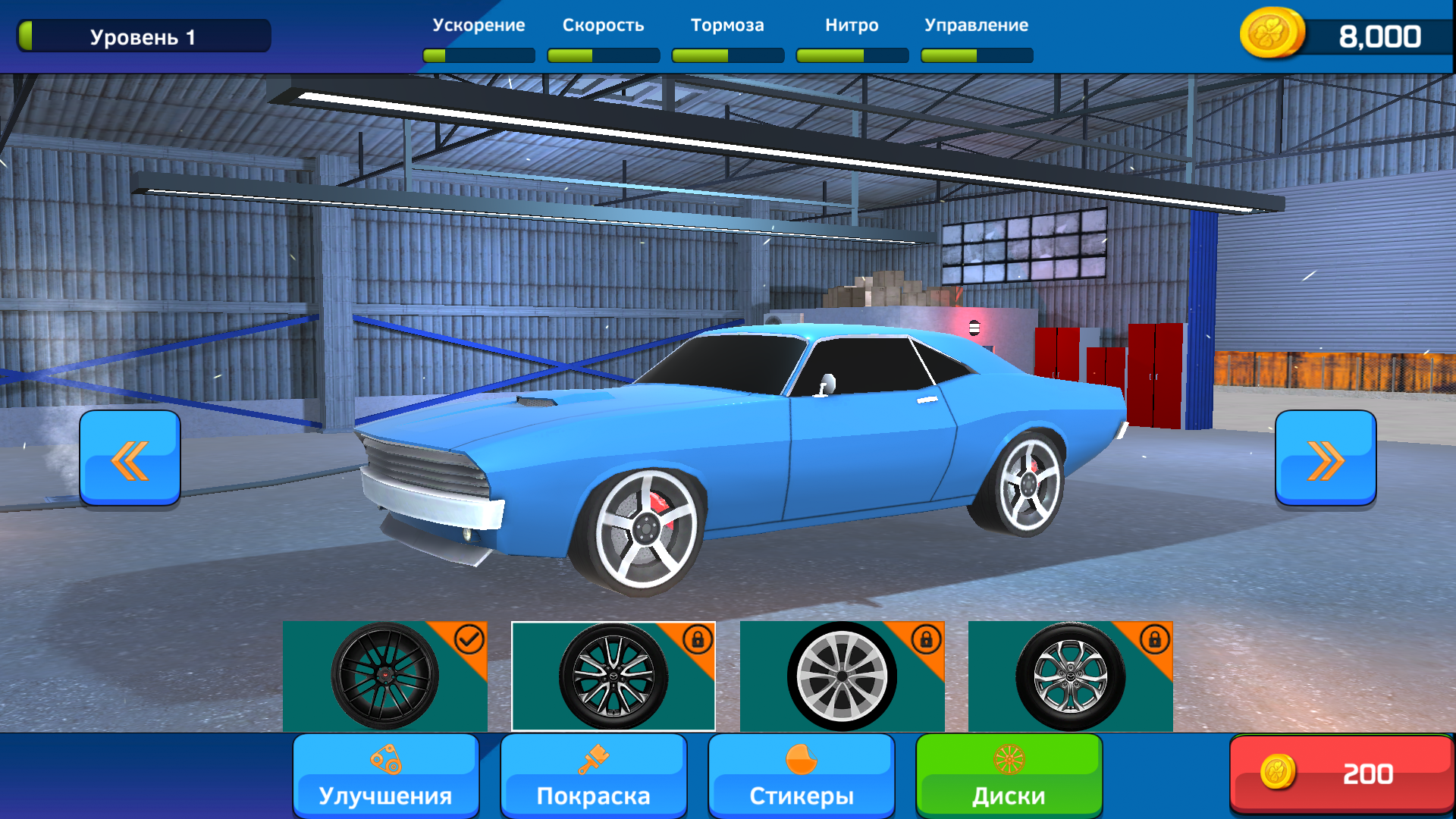Click the Стикеры sticker icon
This screenshot has width=1456, height=819.
pyautogui.click(x=801, y=761)
